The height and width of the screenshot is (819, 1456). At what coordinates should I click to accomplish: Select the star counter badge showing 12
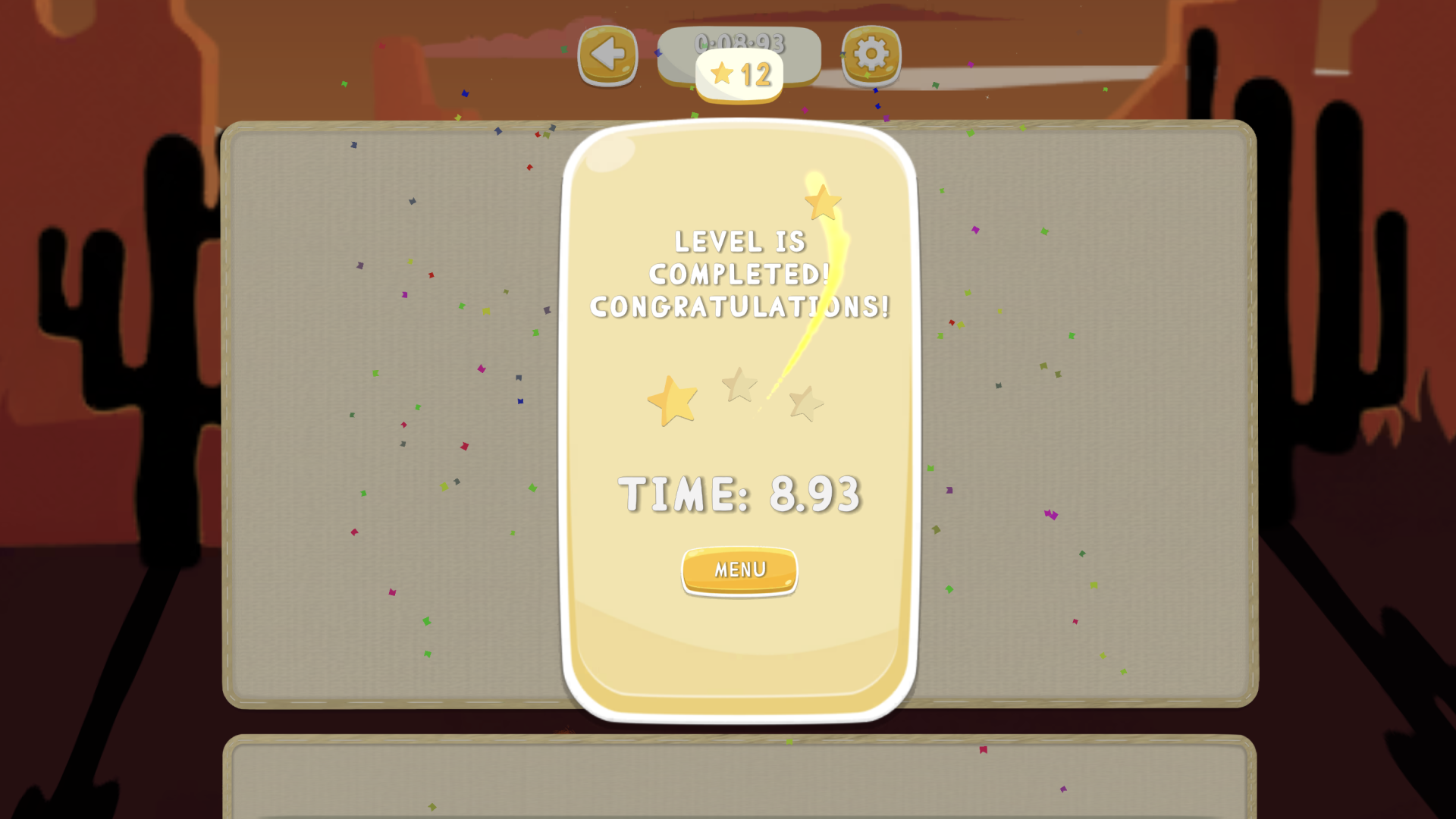pos(739,74)
